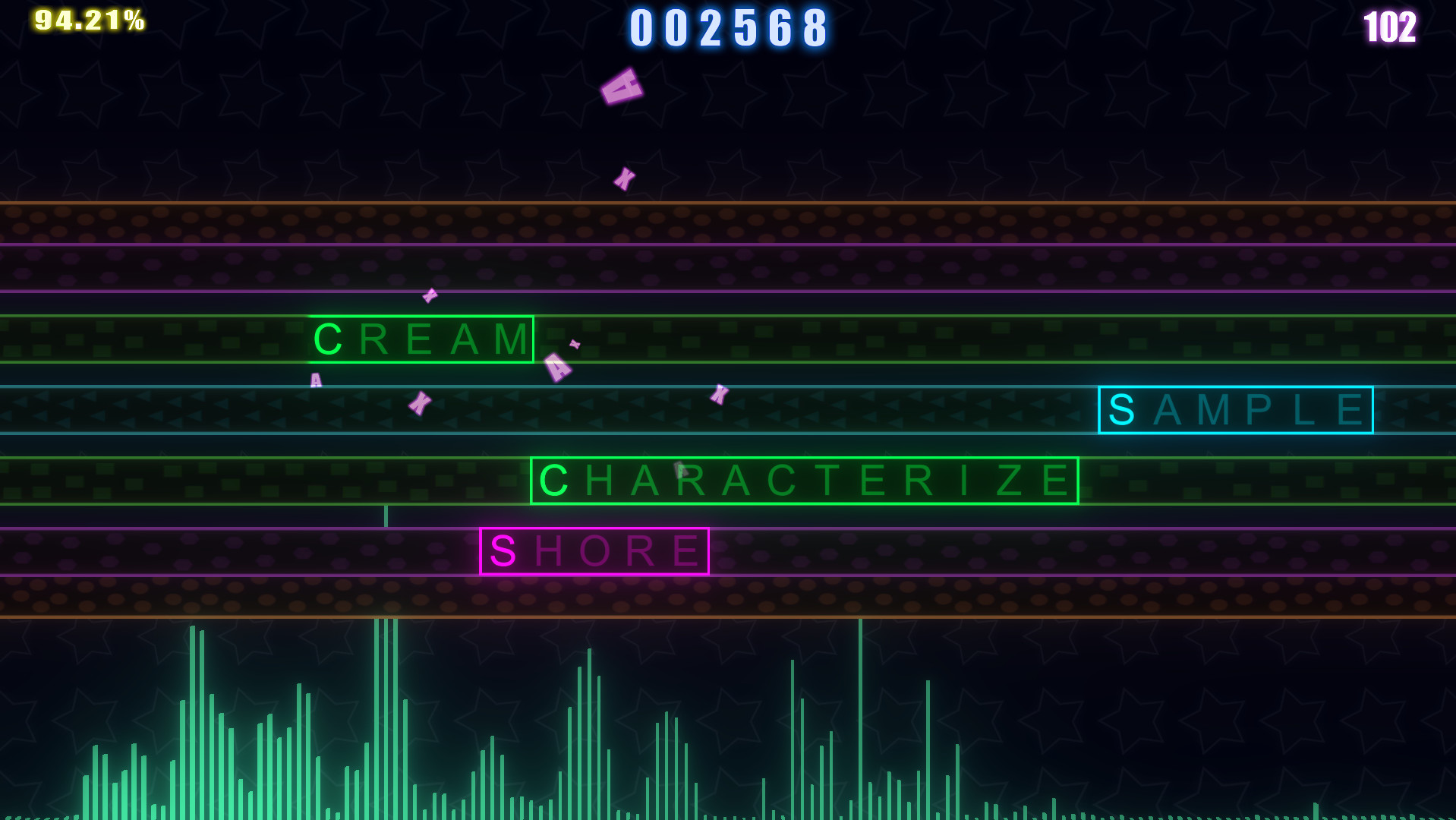Image resolution: width=1456 pixels, height=820 pixels.
Task: Click the magenta word SHORE
Action: coord(594,550)
